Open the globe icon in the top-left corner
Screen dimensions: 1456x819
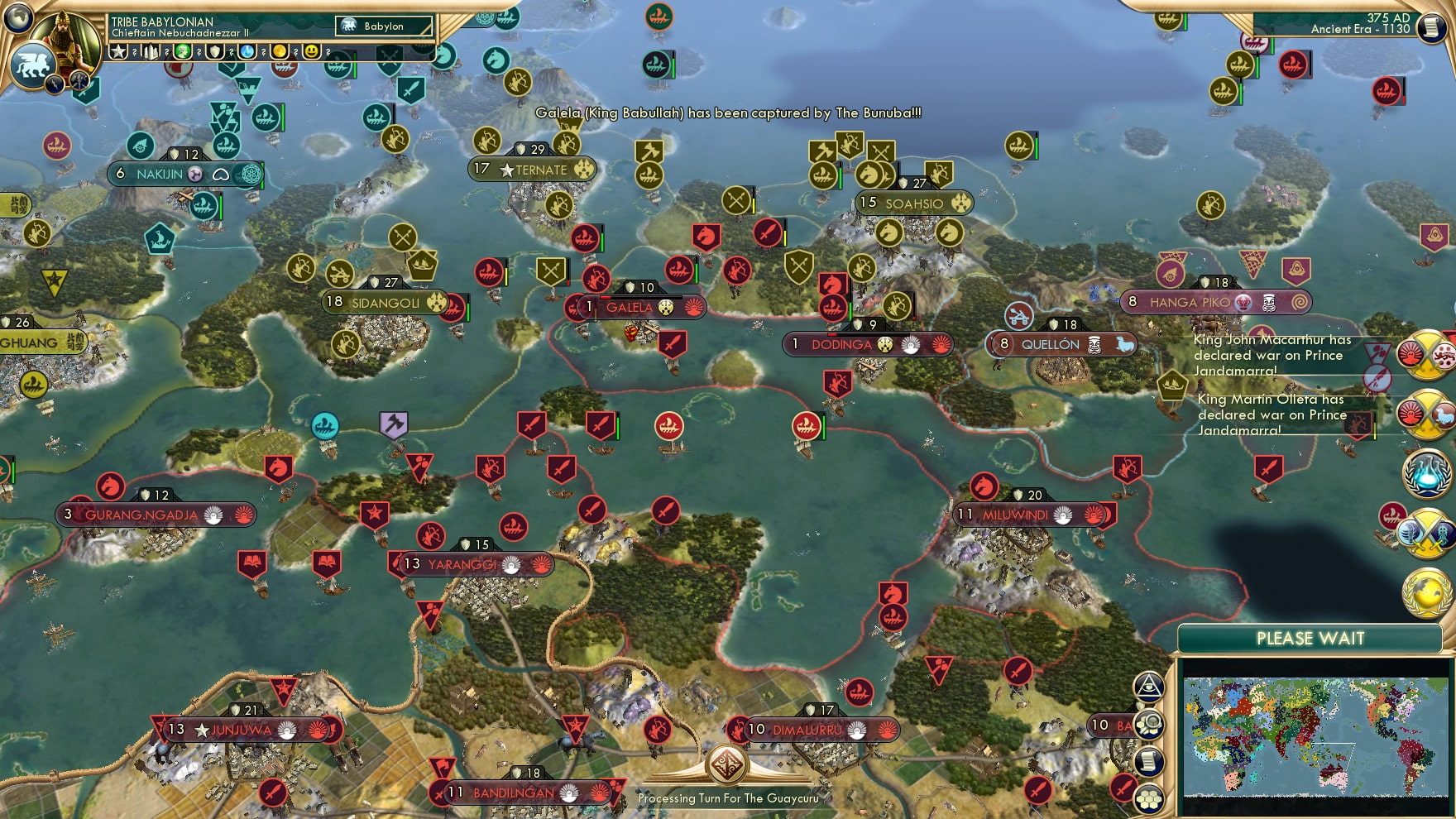17,17
